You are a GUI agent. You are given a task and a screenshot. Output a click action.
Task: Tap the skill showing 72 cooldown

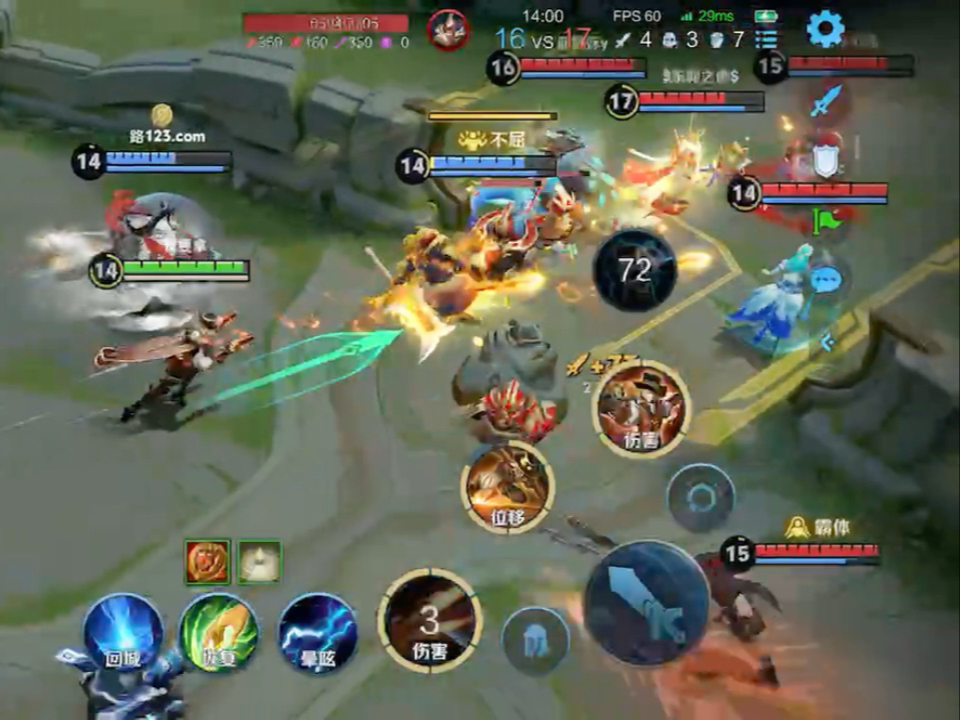(635, 269)
